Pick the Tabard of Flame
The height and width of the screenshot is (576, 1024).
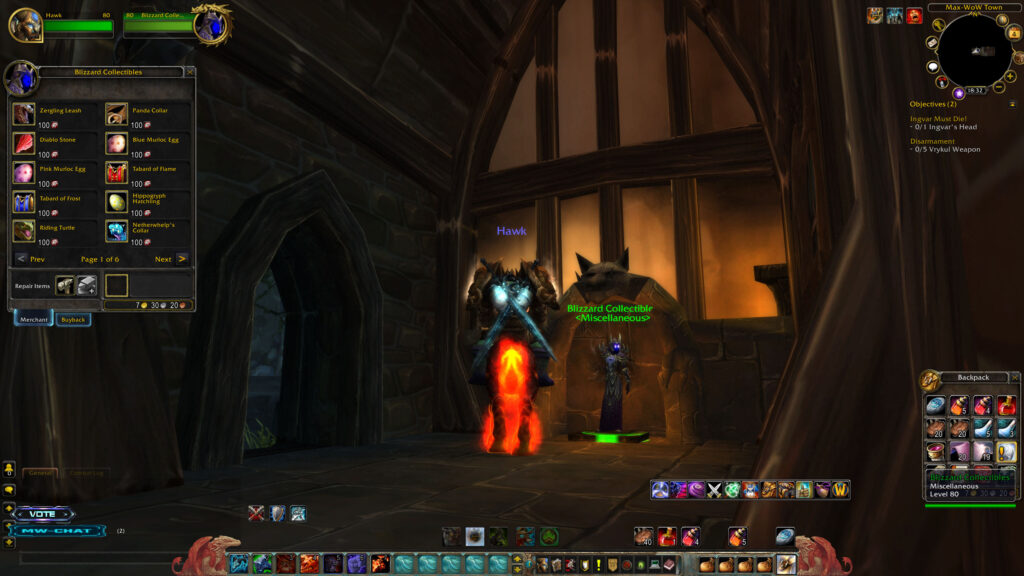click(x=117, y=173)
